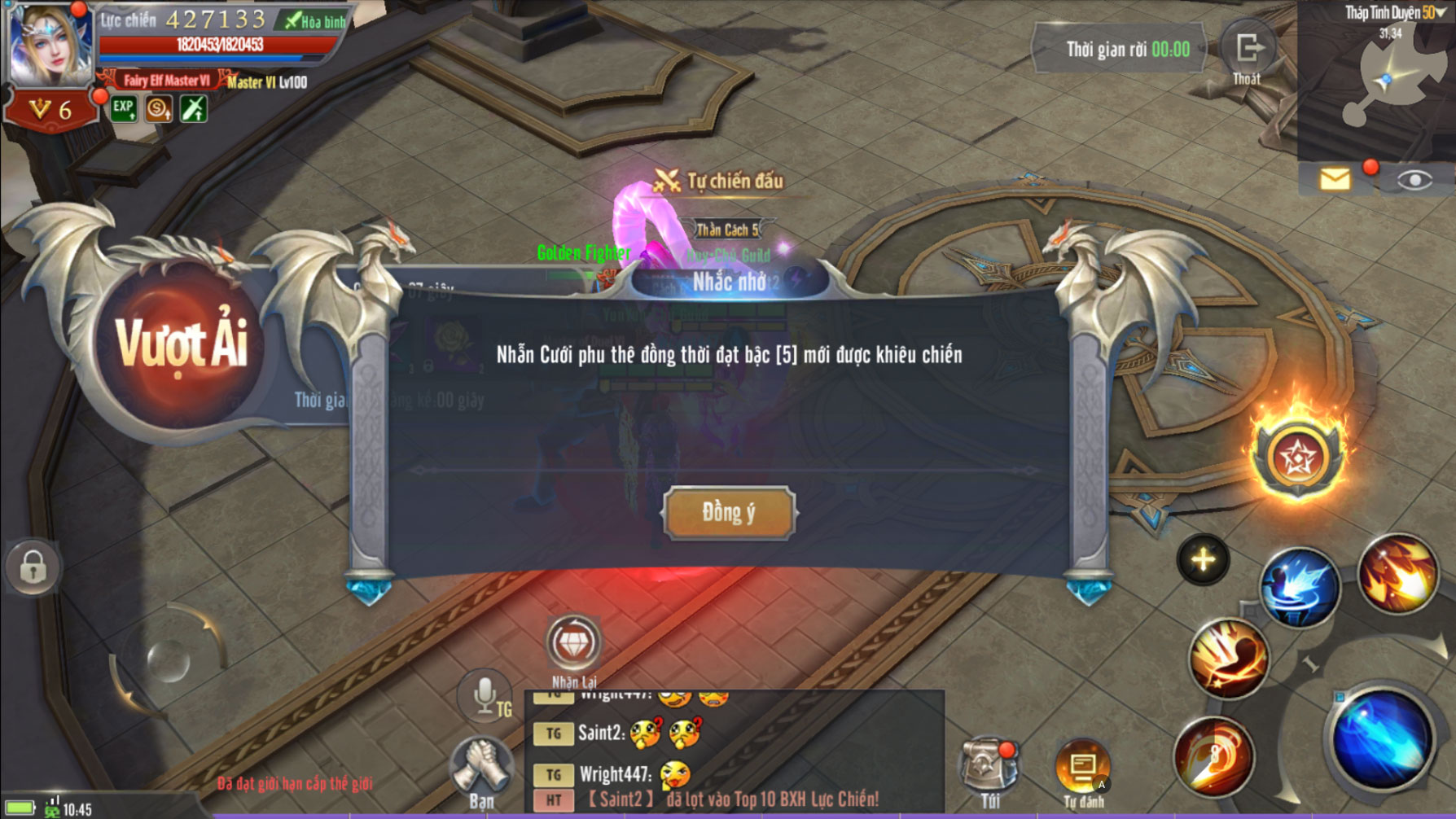Viewport: 1456px width, 819px height.
Task: Unlock the padlock screen-lock icon
Action: [x=33, y=567]
